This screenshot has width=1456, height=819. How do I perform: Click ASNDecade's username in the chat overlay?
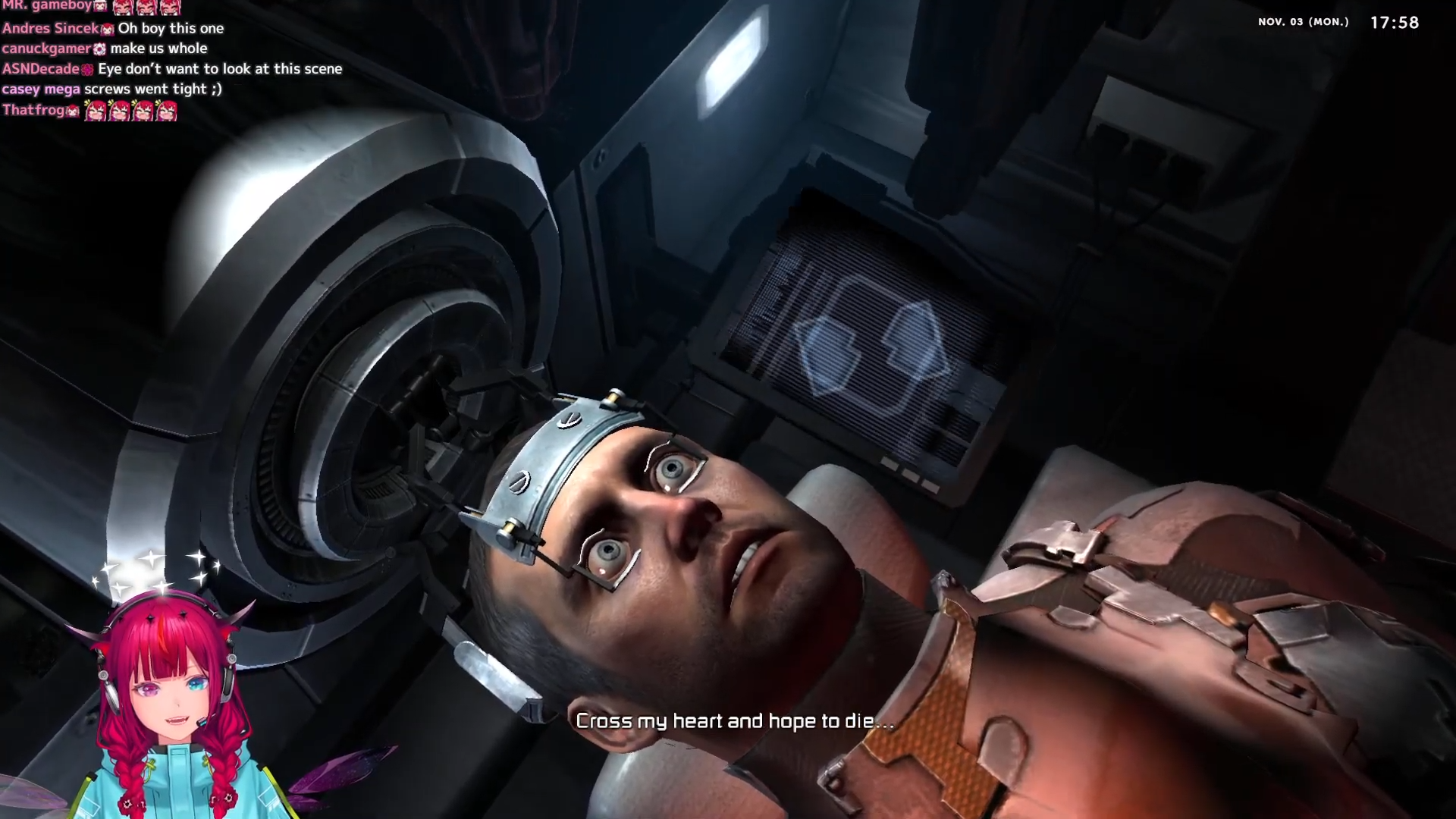(41, 69)
